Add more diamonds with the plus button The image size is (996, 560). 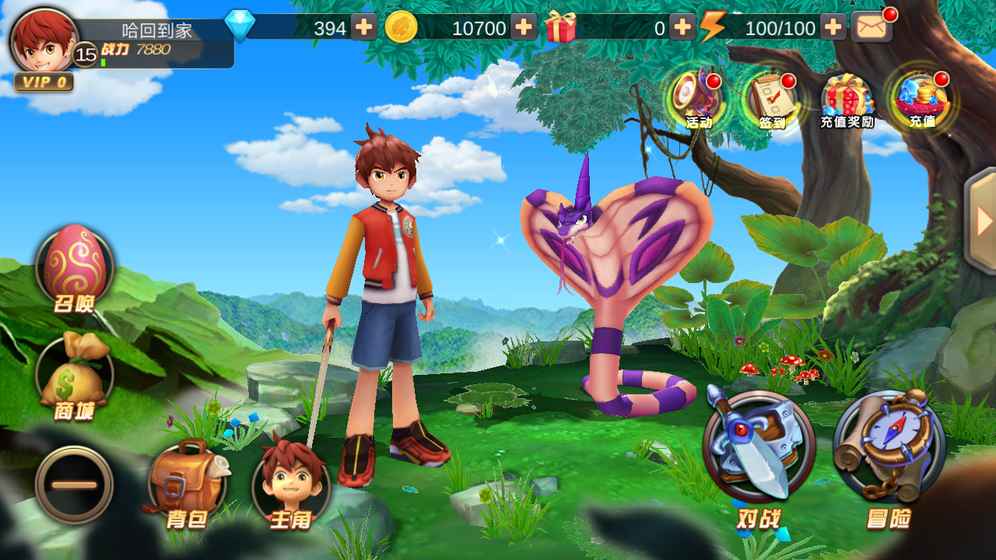(364, 27)
